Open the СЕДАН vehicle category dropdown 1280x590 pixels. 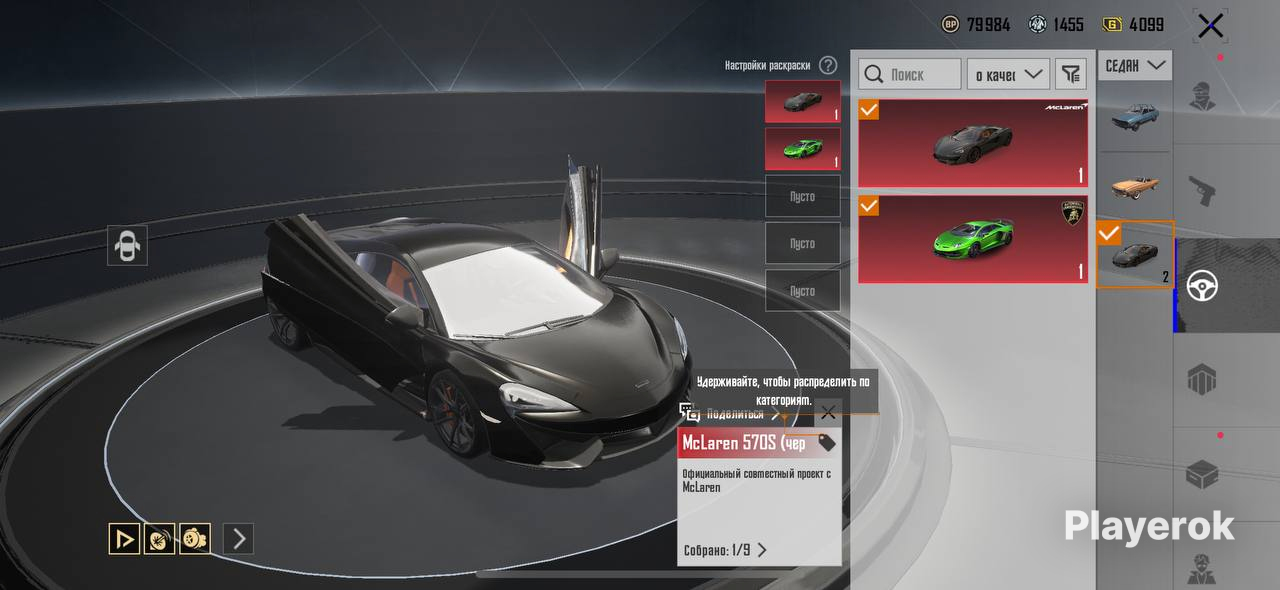pos(1135,66)
